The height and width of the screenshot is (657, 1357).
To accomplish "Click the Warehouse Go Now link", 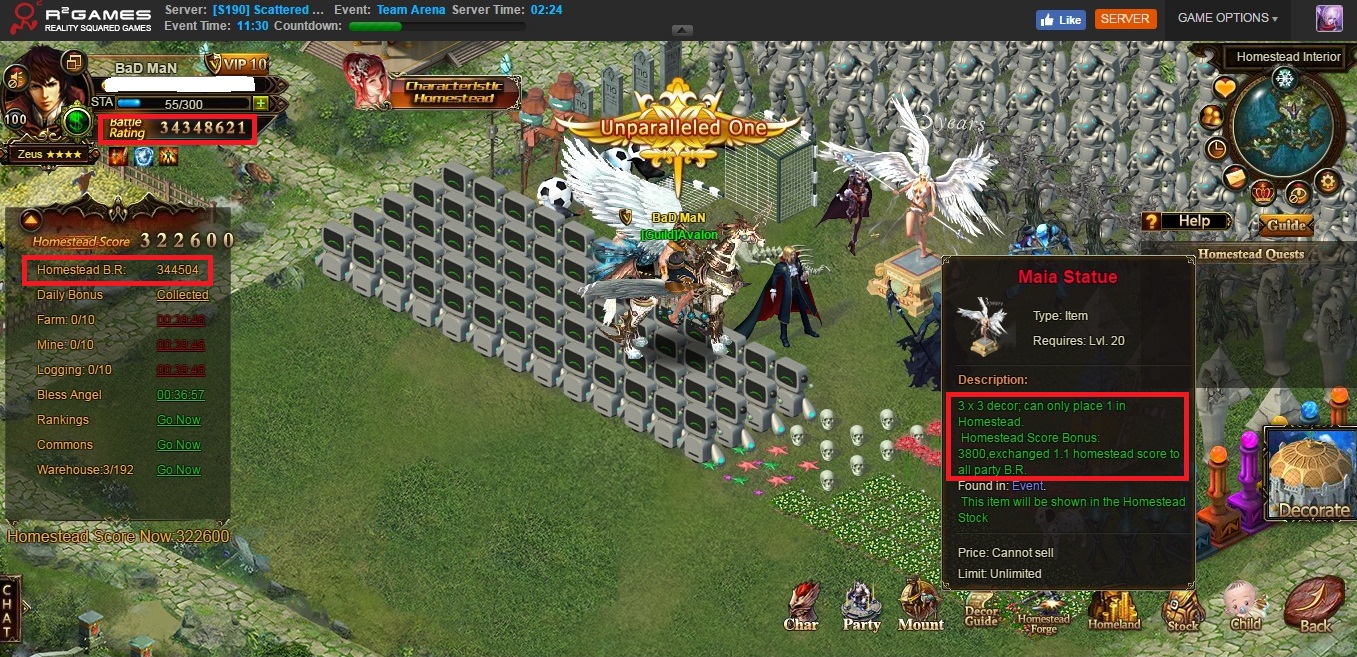I will (x=179, y=470).
